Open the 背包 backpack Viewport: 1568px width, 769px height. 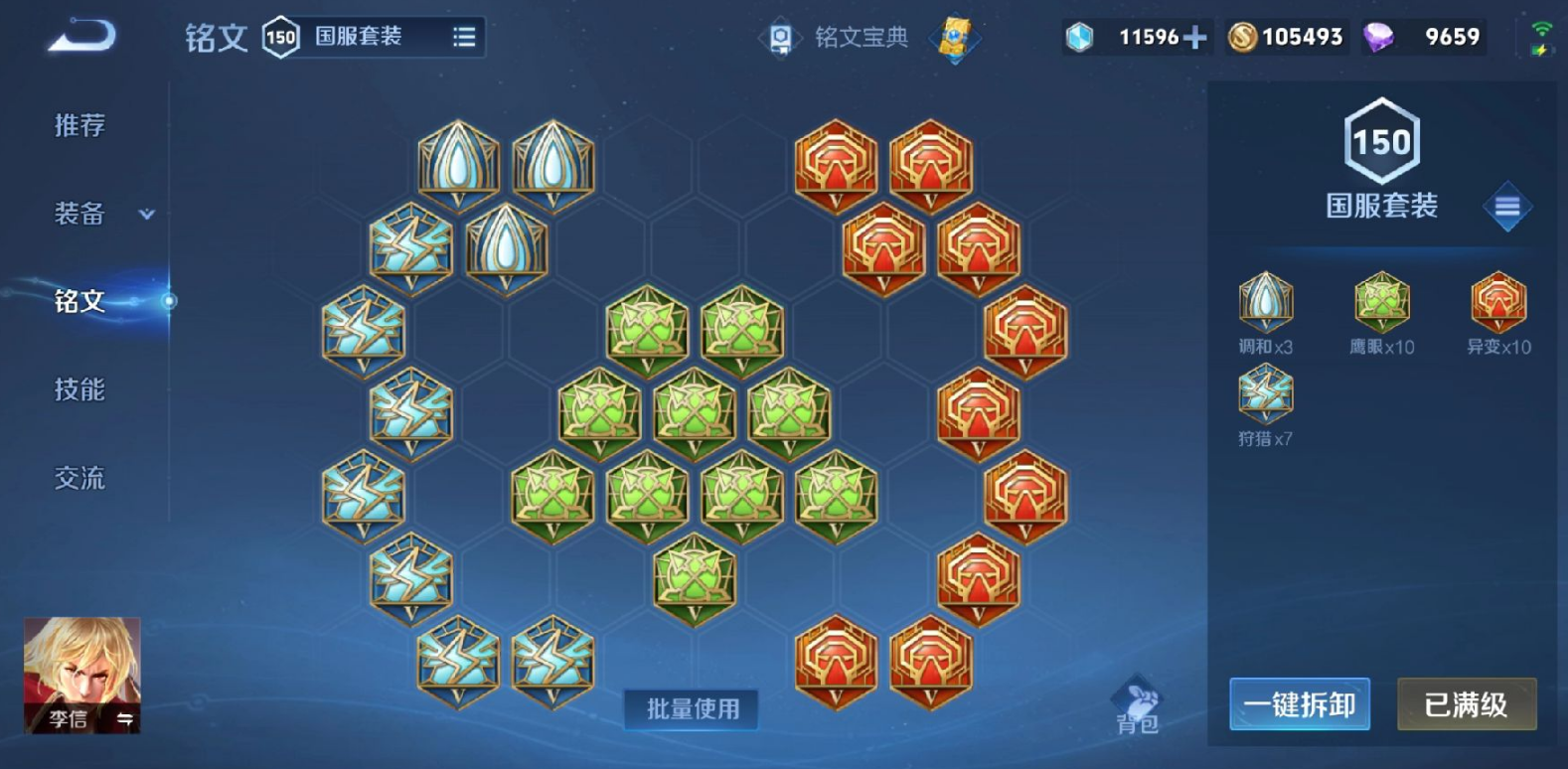coord(1141,701)
